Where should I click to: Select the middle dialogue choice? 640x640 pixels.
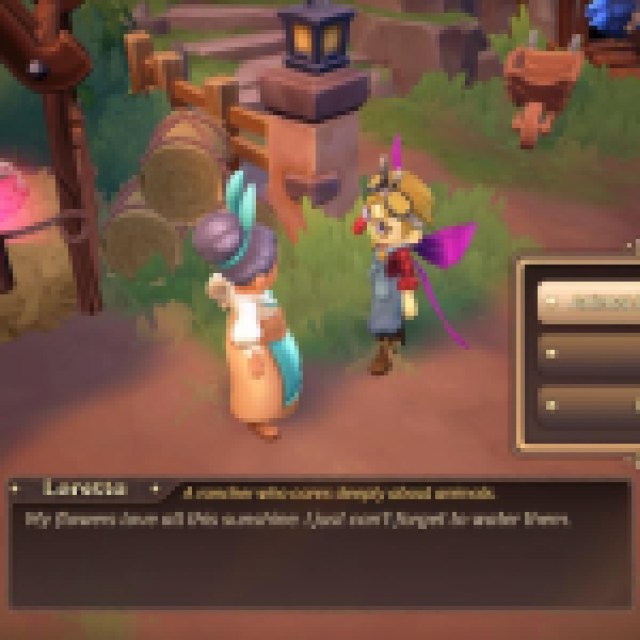[x=590, y=352]
